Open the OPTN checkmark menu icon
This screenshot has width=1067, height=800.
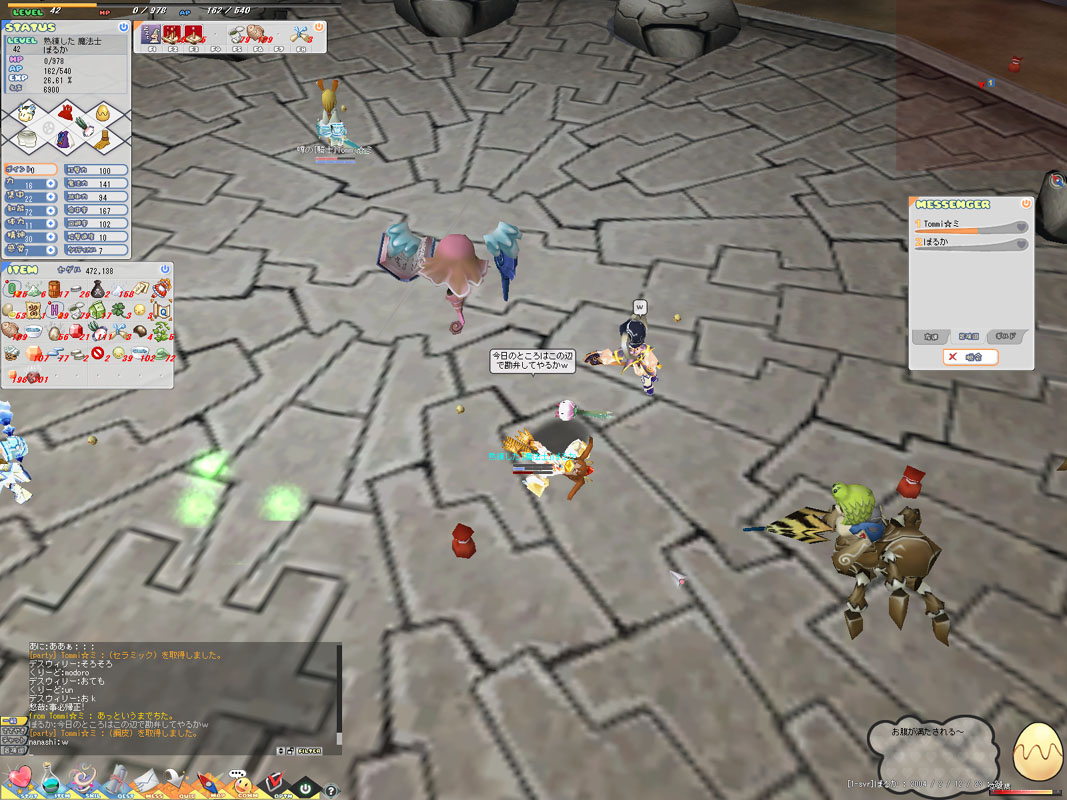click(x=271, y=780)
